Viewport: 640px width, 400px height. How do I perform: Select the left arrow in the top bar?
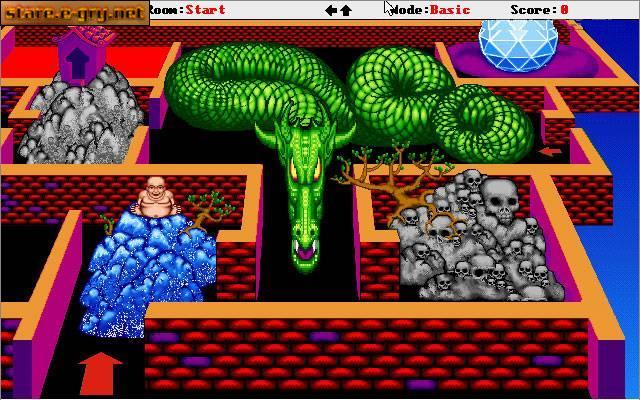click(331, 10)
